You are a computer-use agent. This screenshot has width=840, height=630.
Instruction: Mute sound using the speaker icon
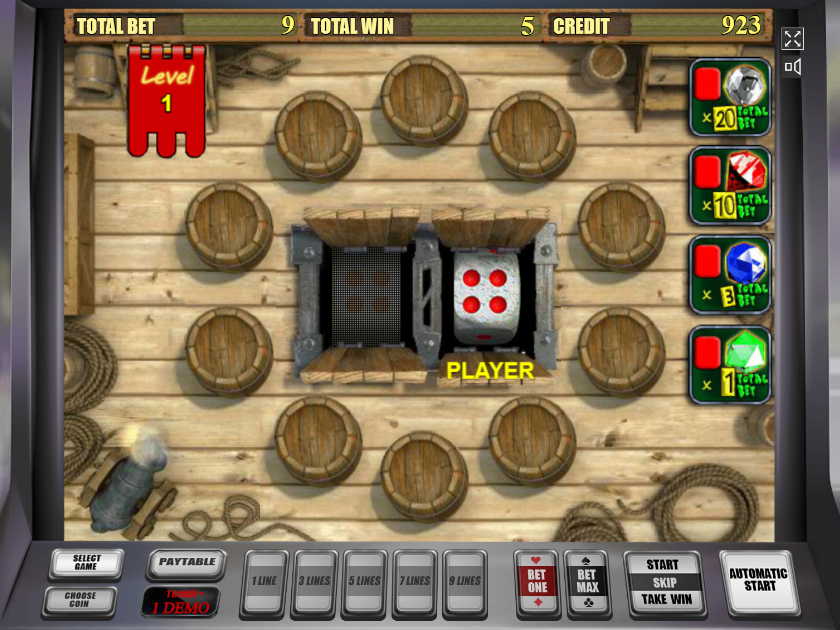[x=792, y=67]
